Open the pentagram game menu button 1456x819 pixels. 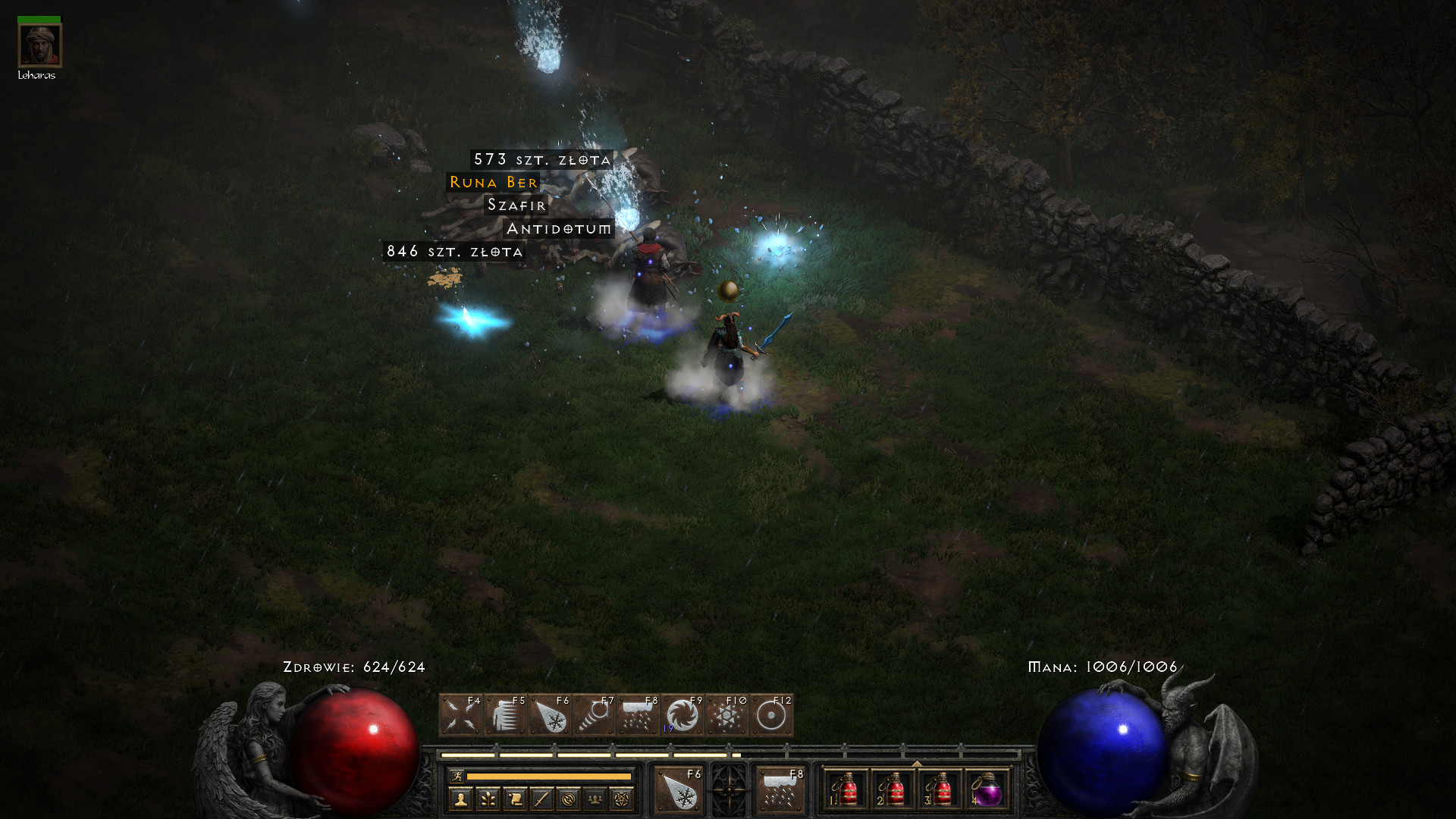622,799
